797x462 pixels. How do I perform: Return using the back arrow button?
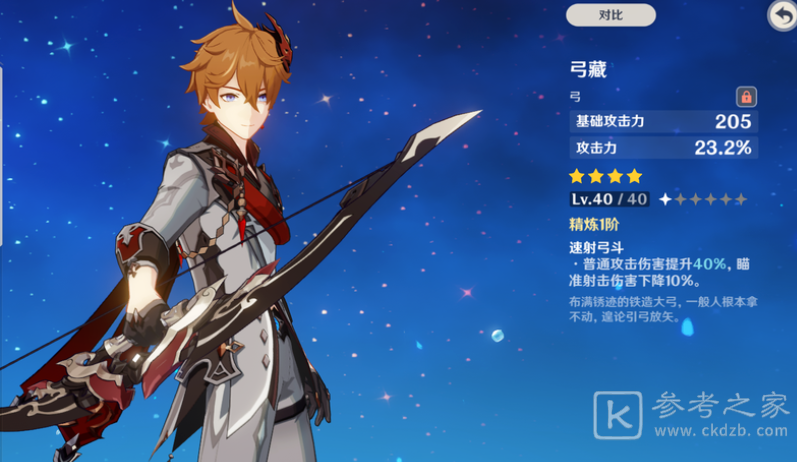point(781,15)
